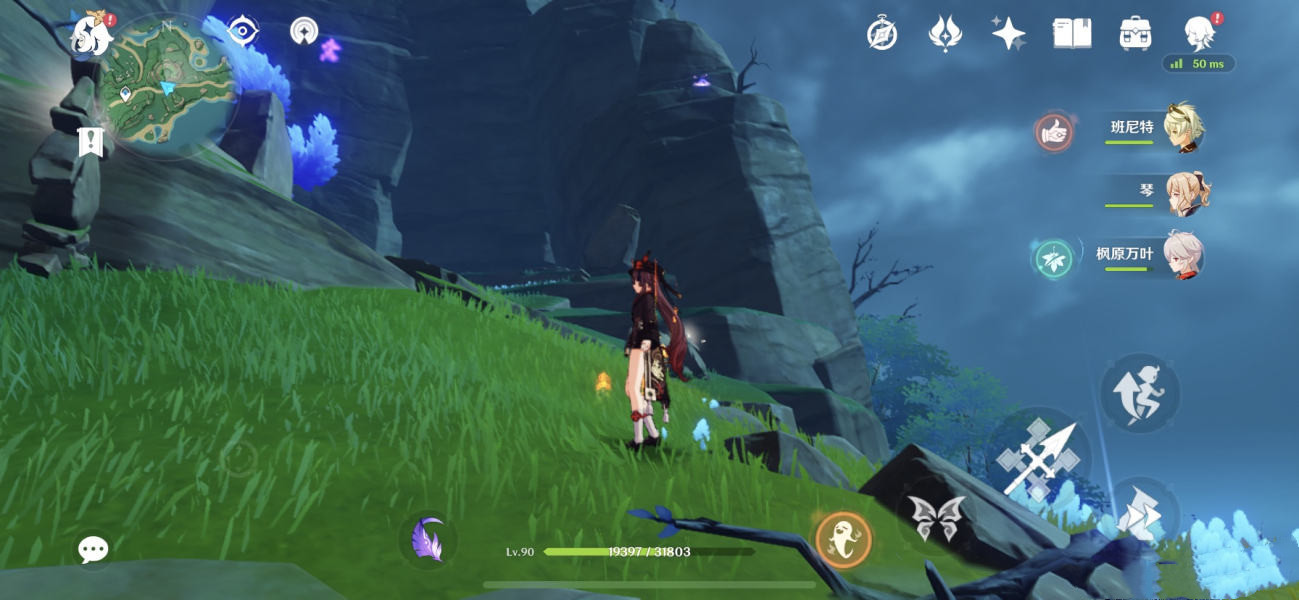Image resolution: width=1299 pixels, height=600 pixels.
Task: Toggle elemental sight eye icon
Action: point(242,30)
